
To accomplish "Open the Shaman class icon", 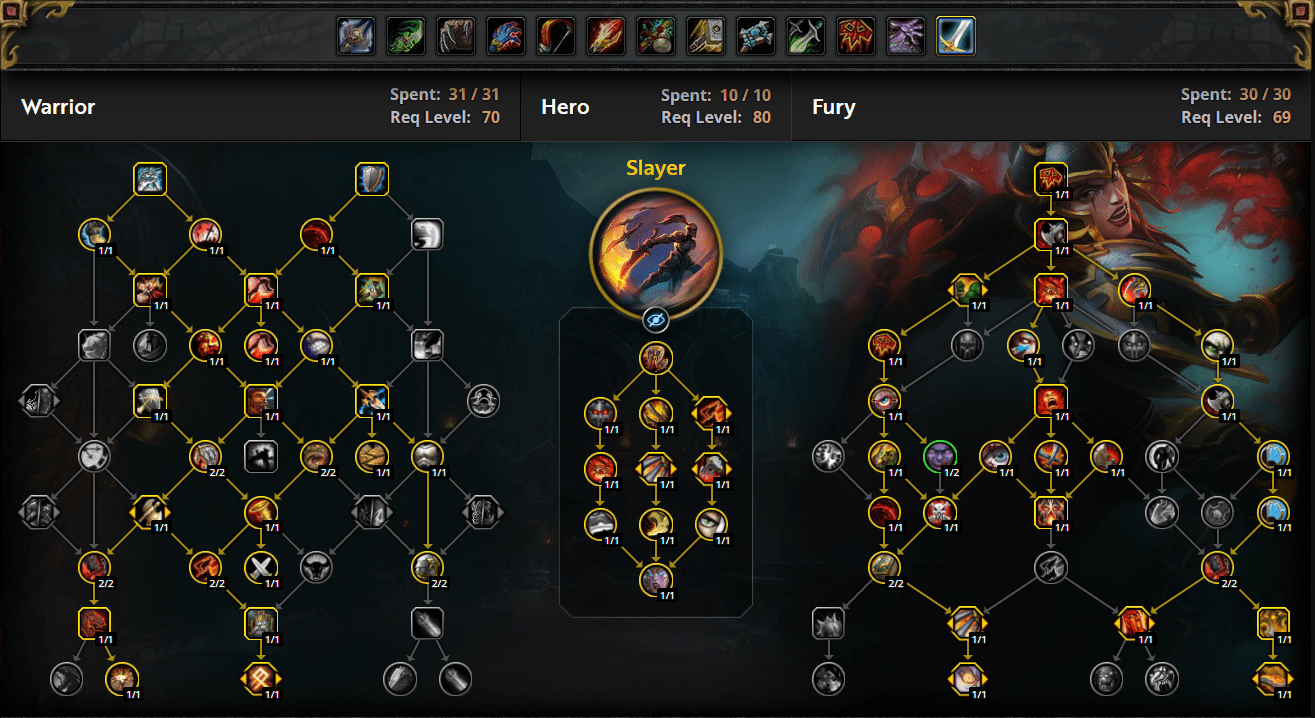I will [856, 36].
